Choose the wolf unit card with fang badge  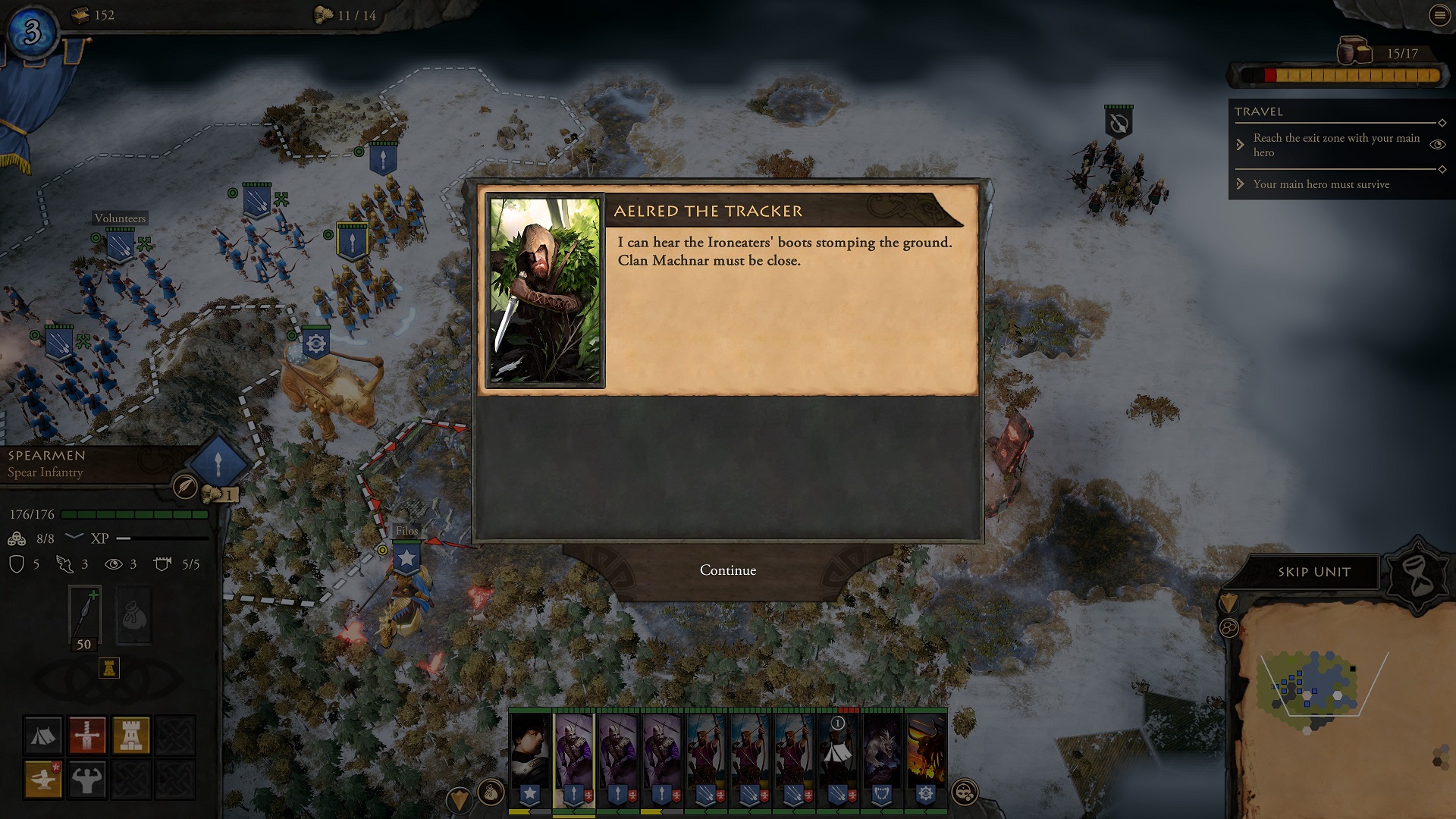(881, 757)
